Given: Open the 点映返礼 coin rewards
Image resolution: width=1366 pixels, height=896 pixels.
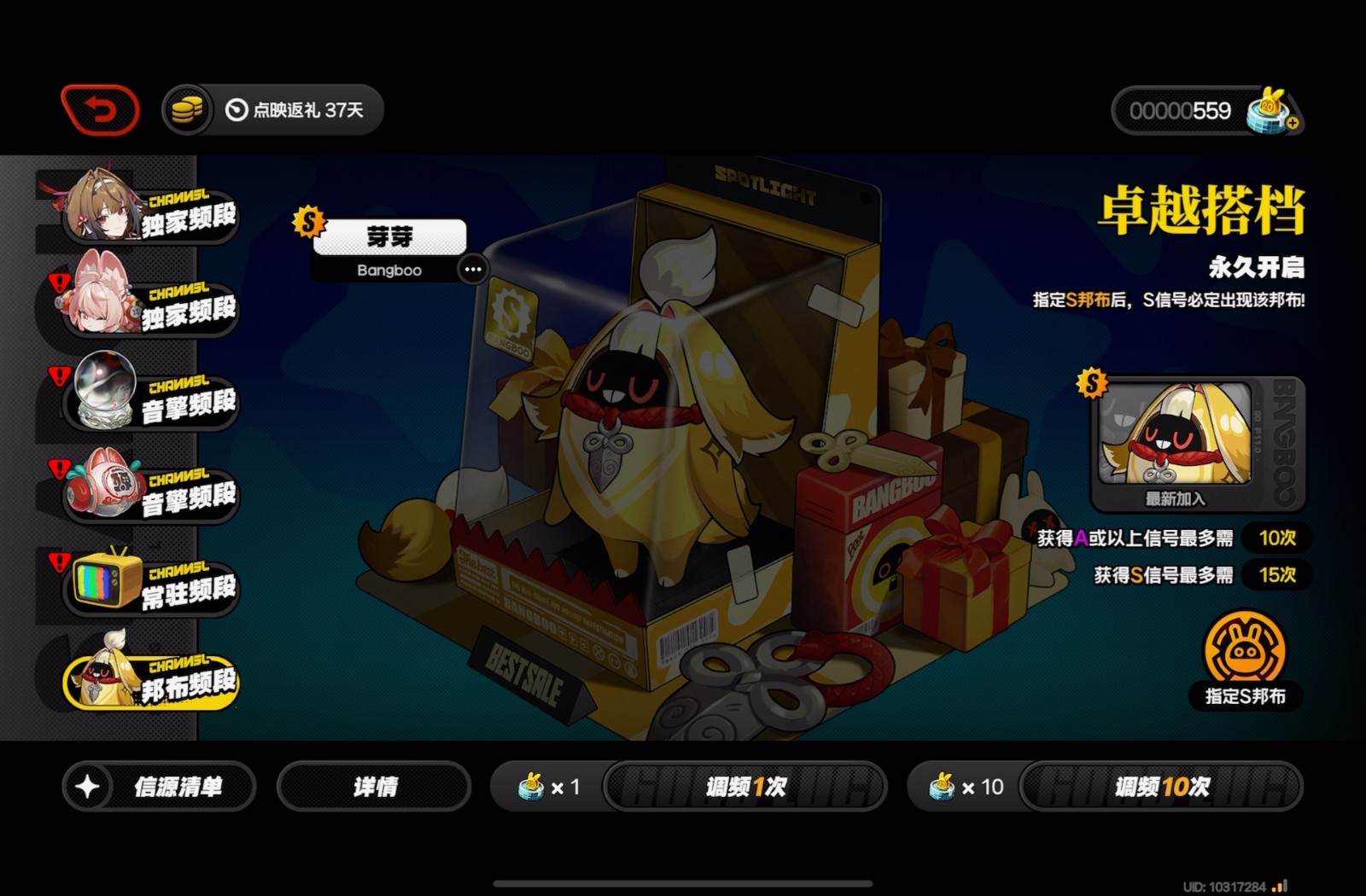Looking at the screenshot, I should click(273, 110).
